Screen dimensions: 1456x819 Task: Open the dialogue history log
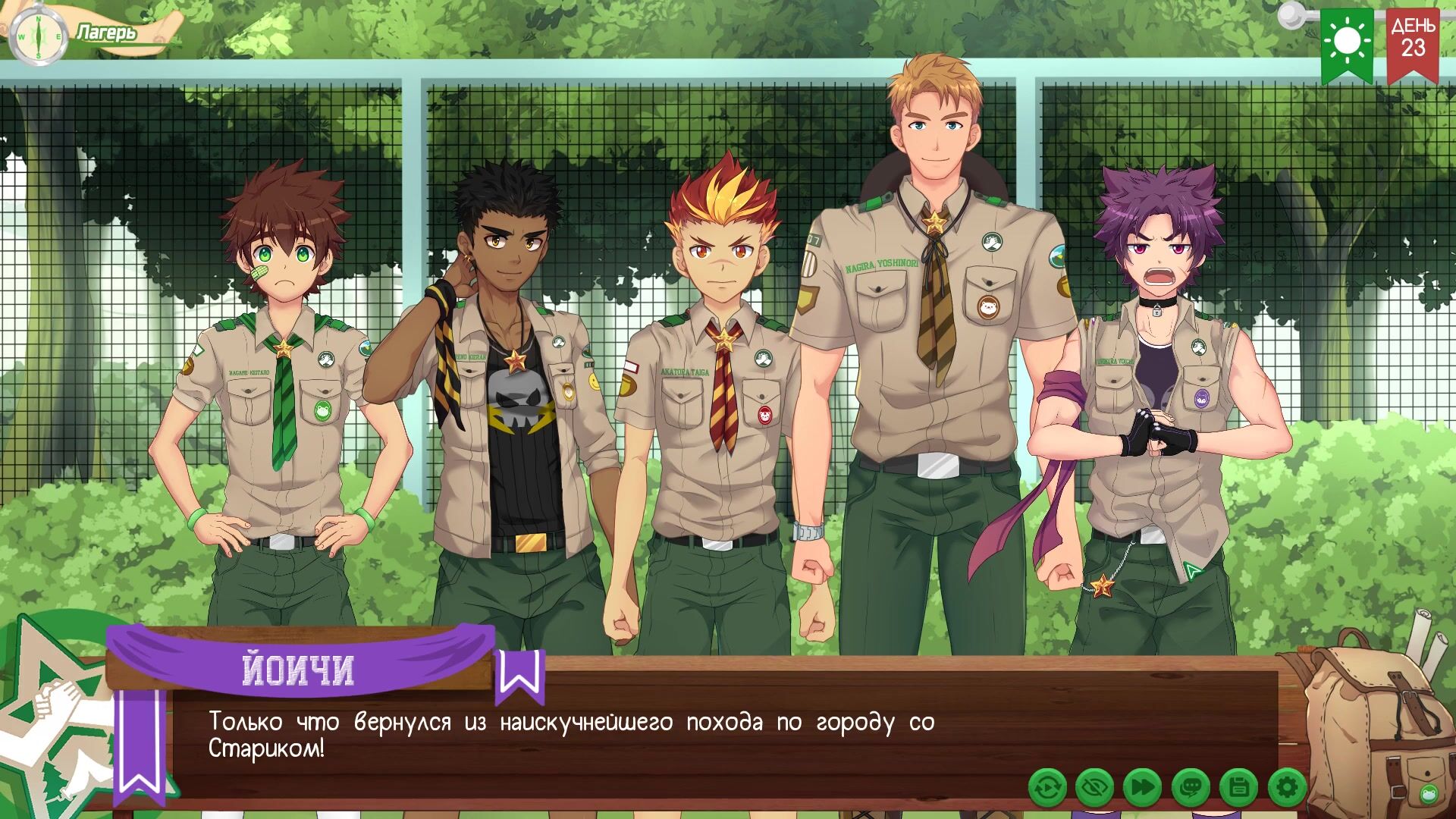click(1191, 787)
